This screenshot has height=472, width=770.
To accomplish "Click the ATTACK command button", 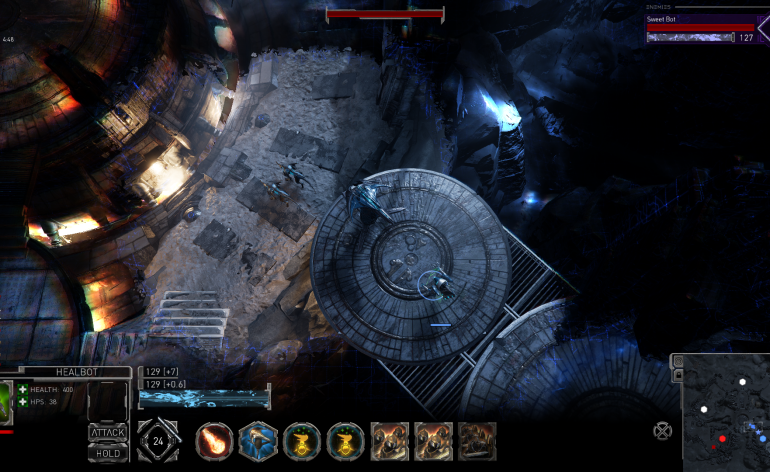I will [x=107, y=432].
